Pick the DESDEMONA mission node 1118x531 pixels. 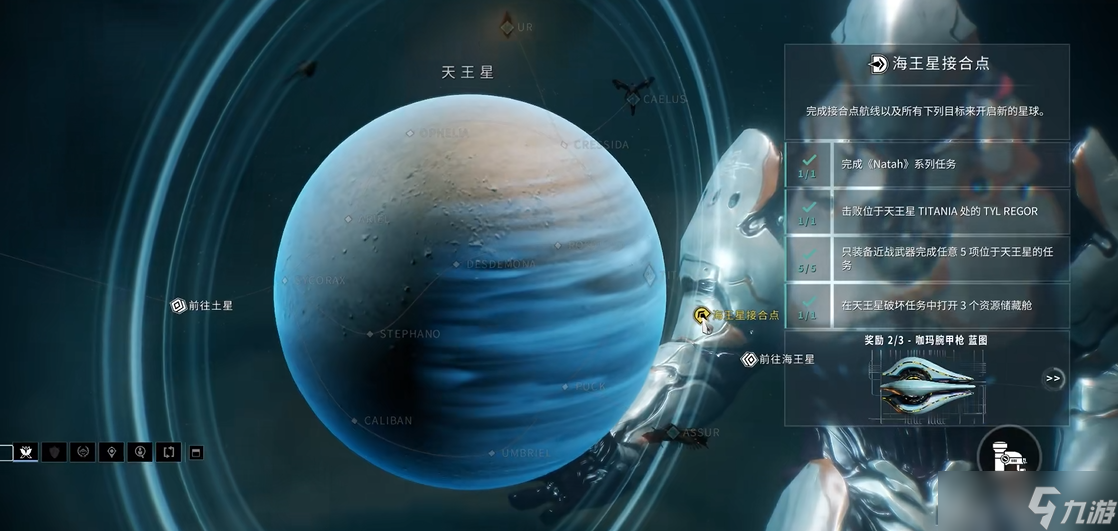coord(457,265)
